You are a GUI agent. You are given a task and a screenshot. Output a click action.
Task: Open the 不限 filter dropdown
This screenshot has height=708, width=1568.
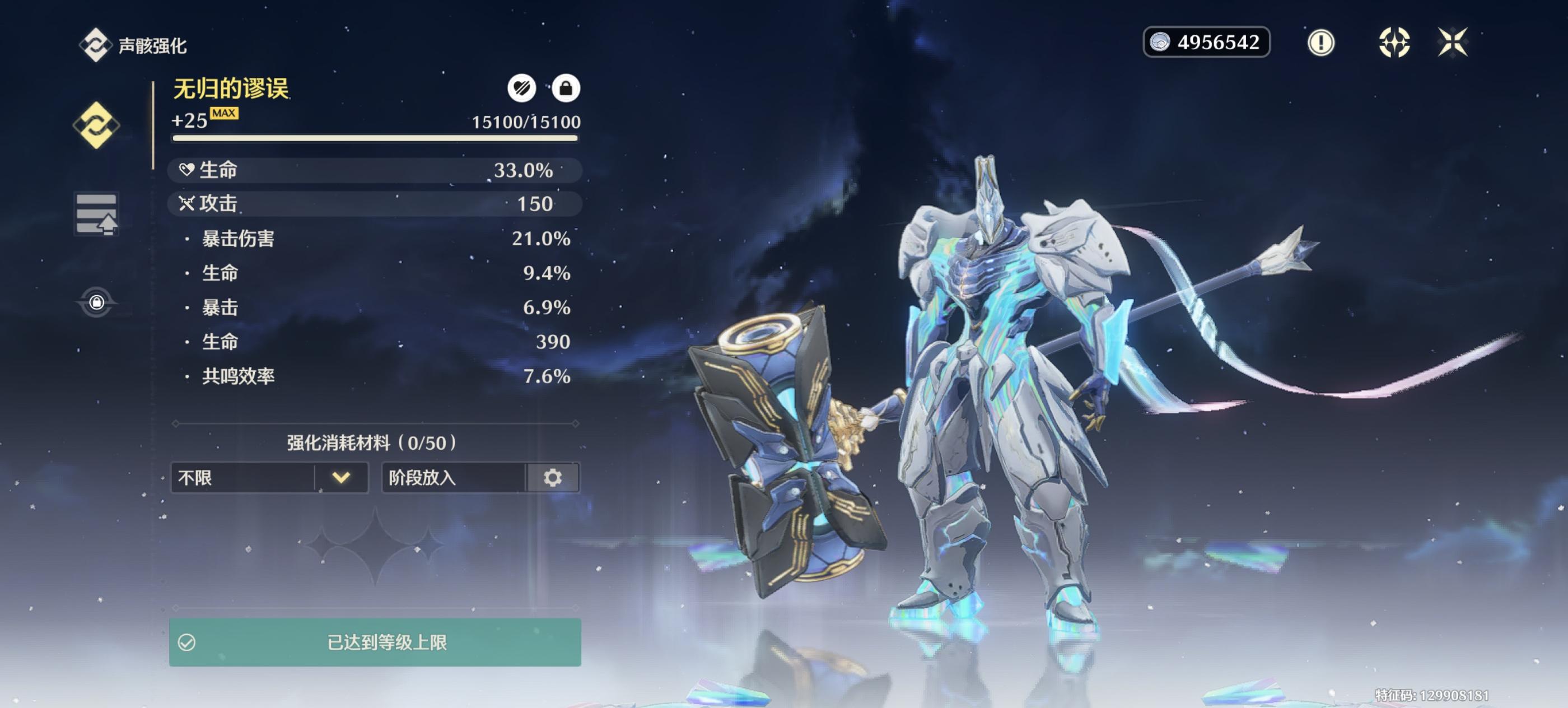click(269, 478)
